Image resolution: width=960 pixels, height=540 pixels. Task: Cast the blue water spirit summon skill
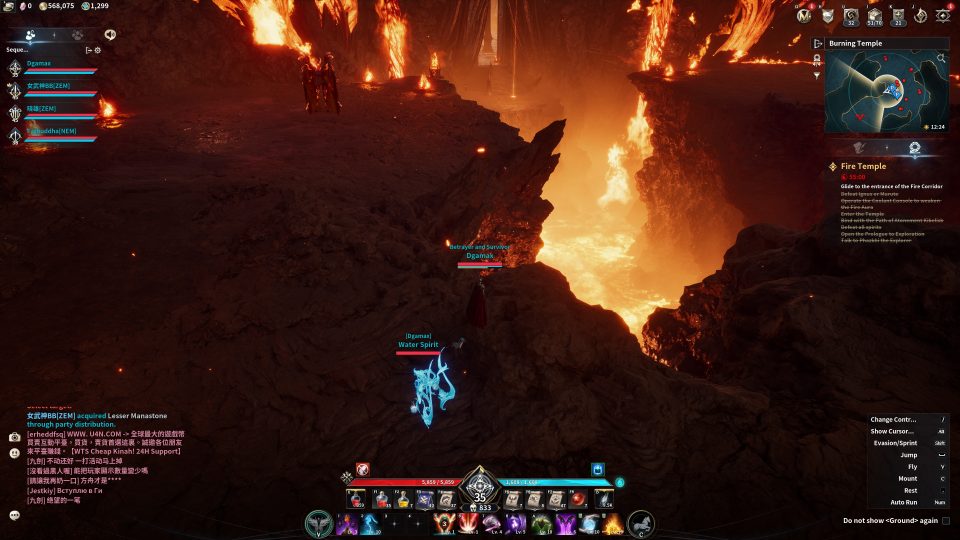[x=369, y=523]
